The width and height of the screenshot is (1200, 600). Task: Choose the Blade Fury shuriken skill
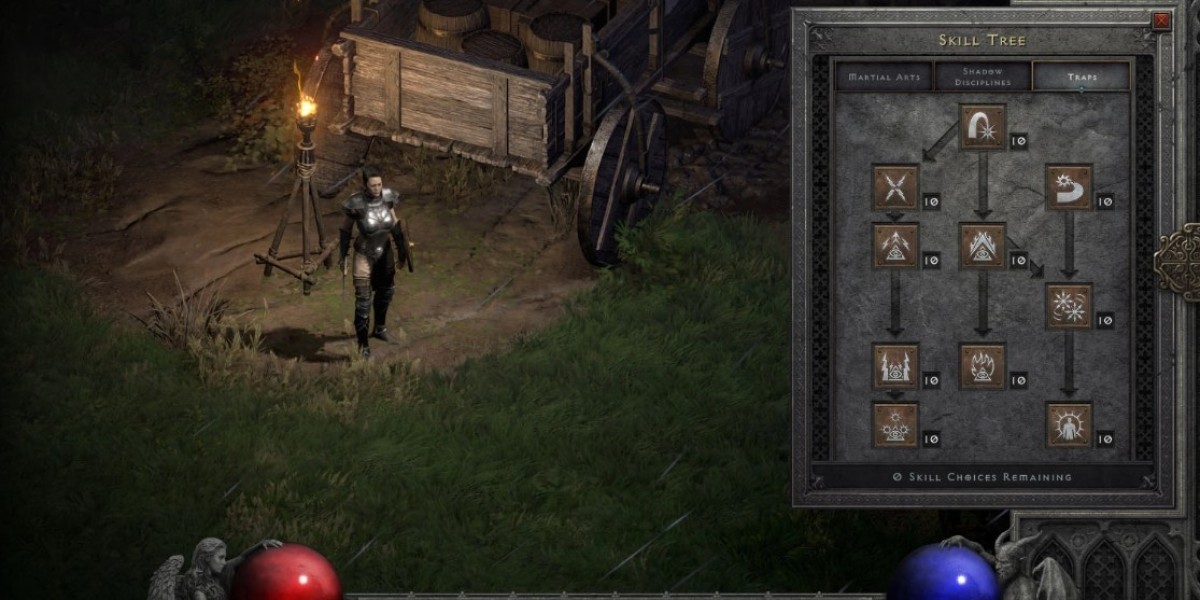1068,306
